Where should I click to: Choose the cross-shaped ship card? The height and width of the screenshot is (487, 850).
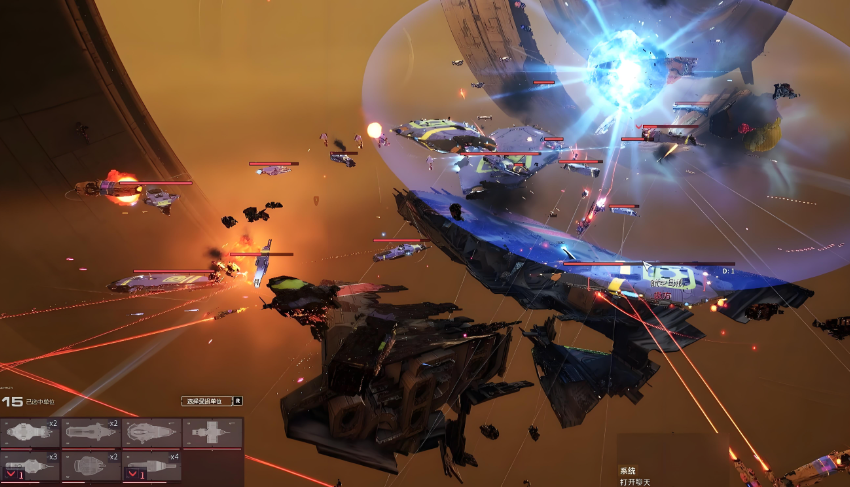coord(212,432)
